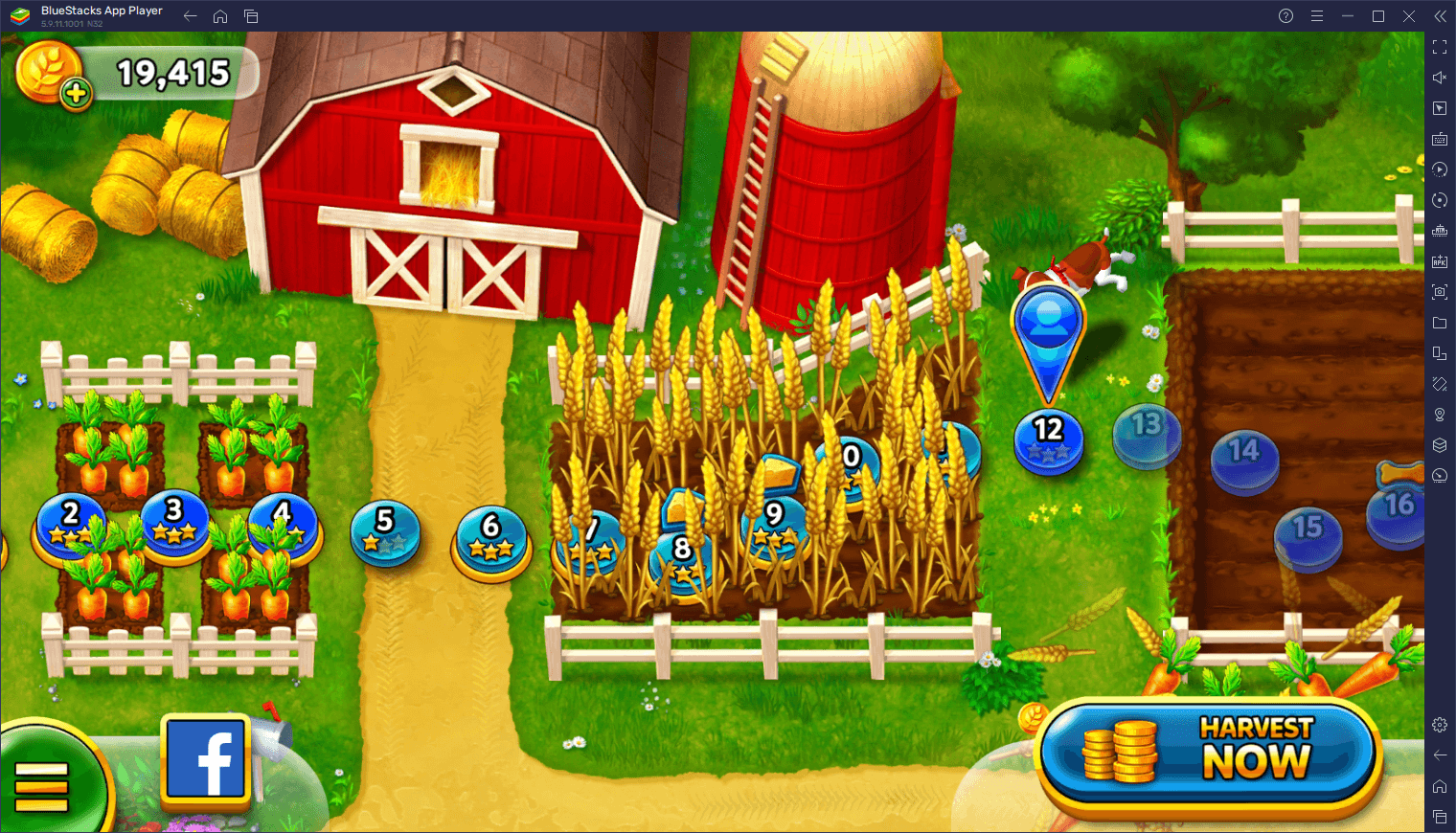
Task: Open the Install APK sidebar tool
Action: tap(1440, 261)
